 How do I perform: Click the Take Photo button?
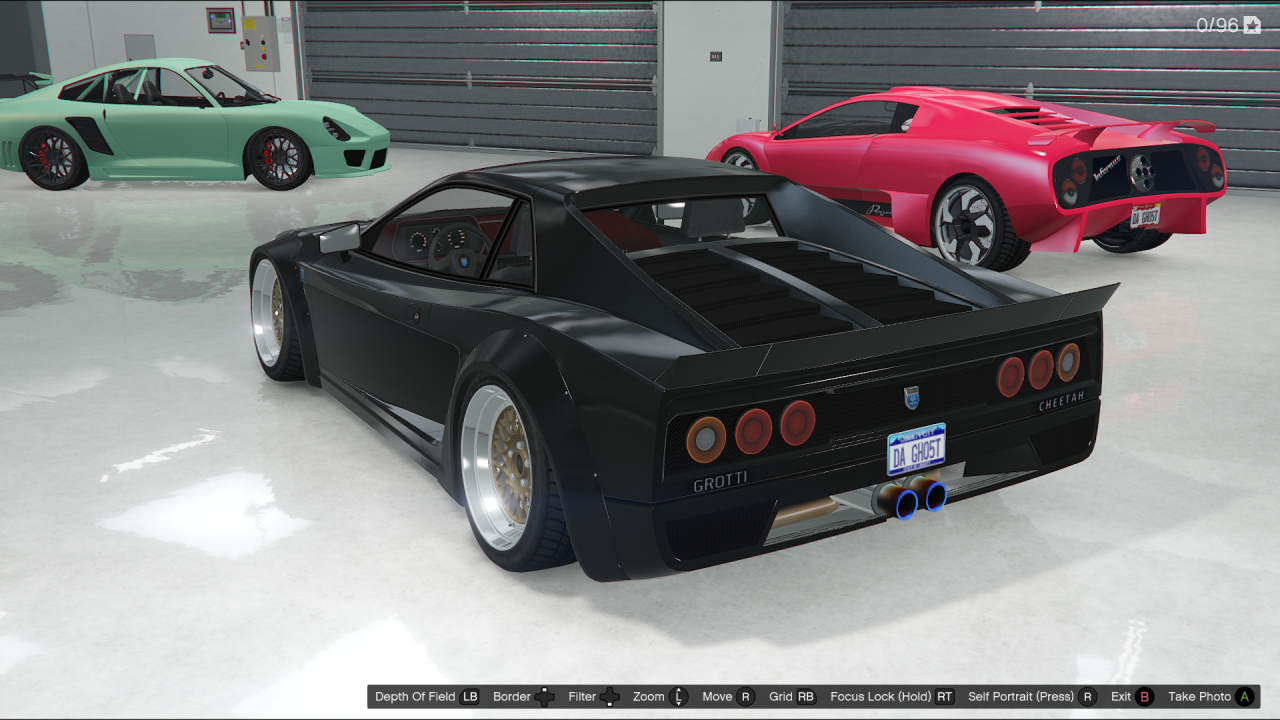[x=1201, y=697]
